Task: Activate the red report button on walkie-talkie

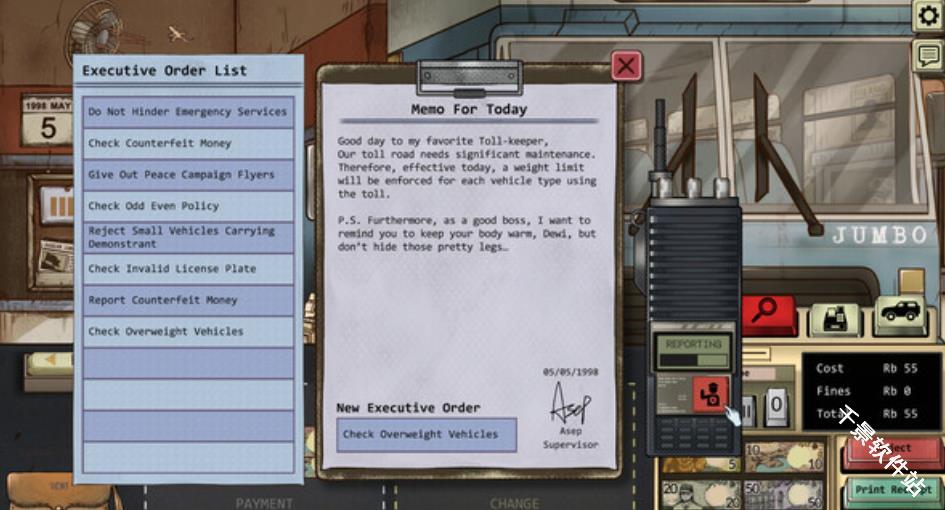Action: 710,393
